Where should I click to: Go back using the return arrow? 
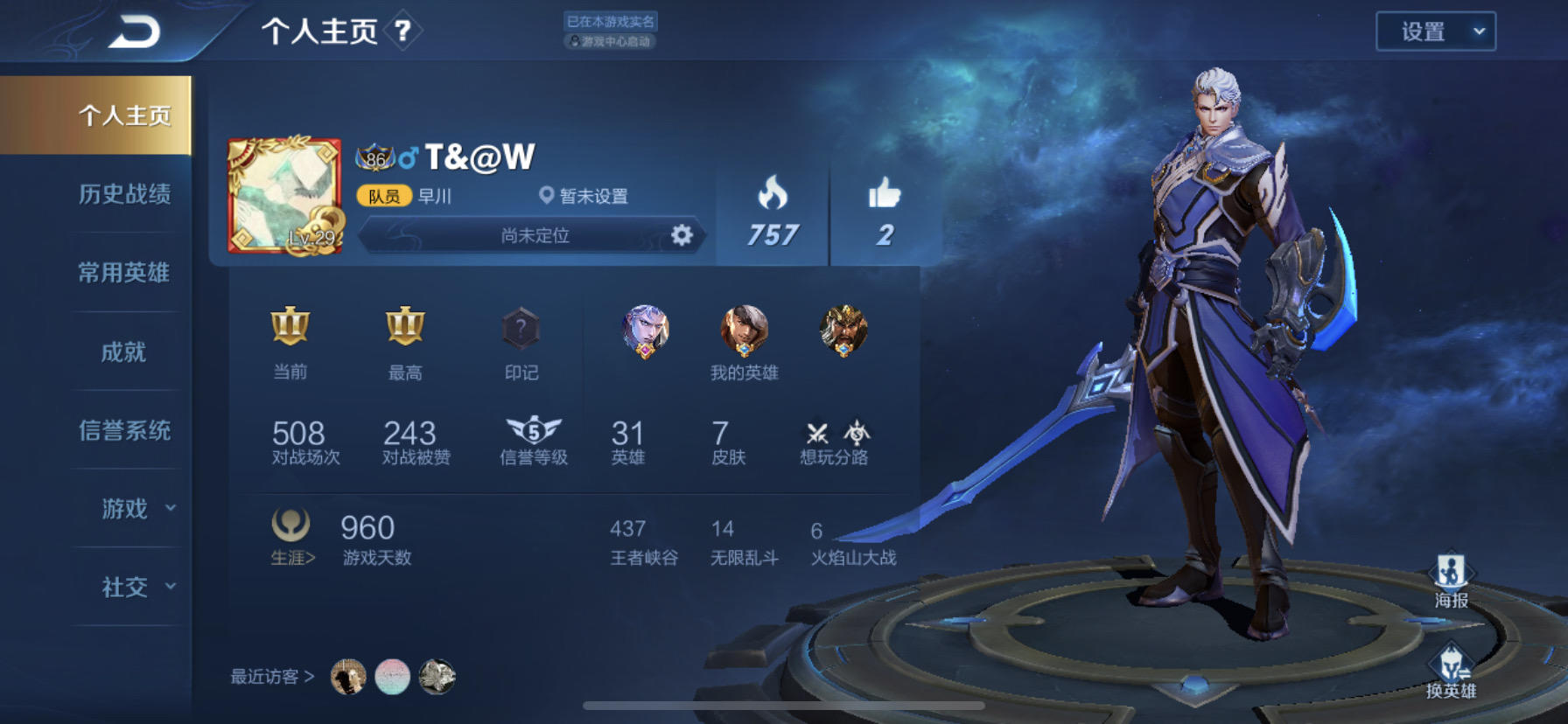point(135,31)
